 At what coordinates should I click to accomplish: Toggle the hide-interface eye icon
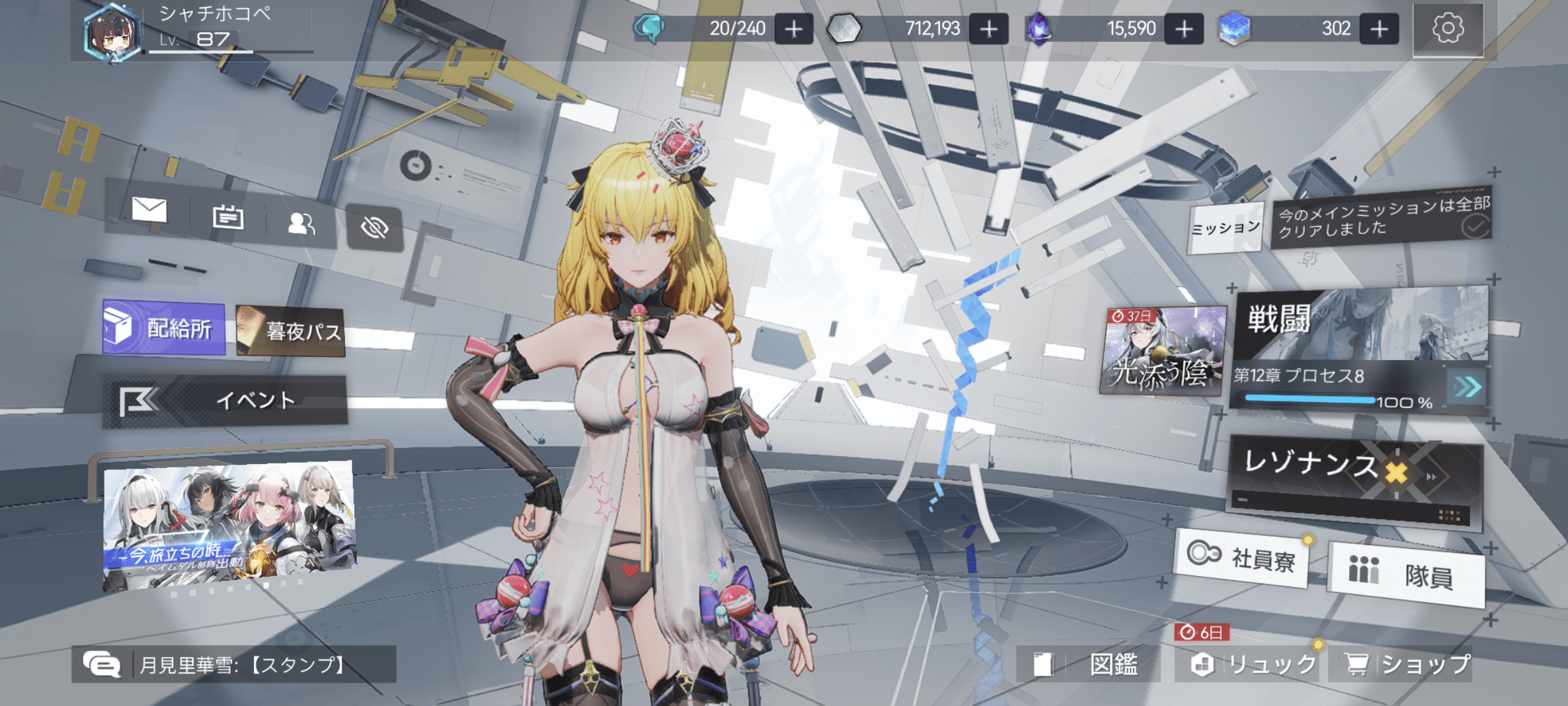point(374,227)
